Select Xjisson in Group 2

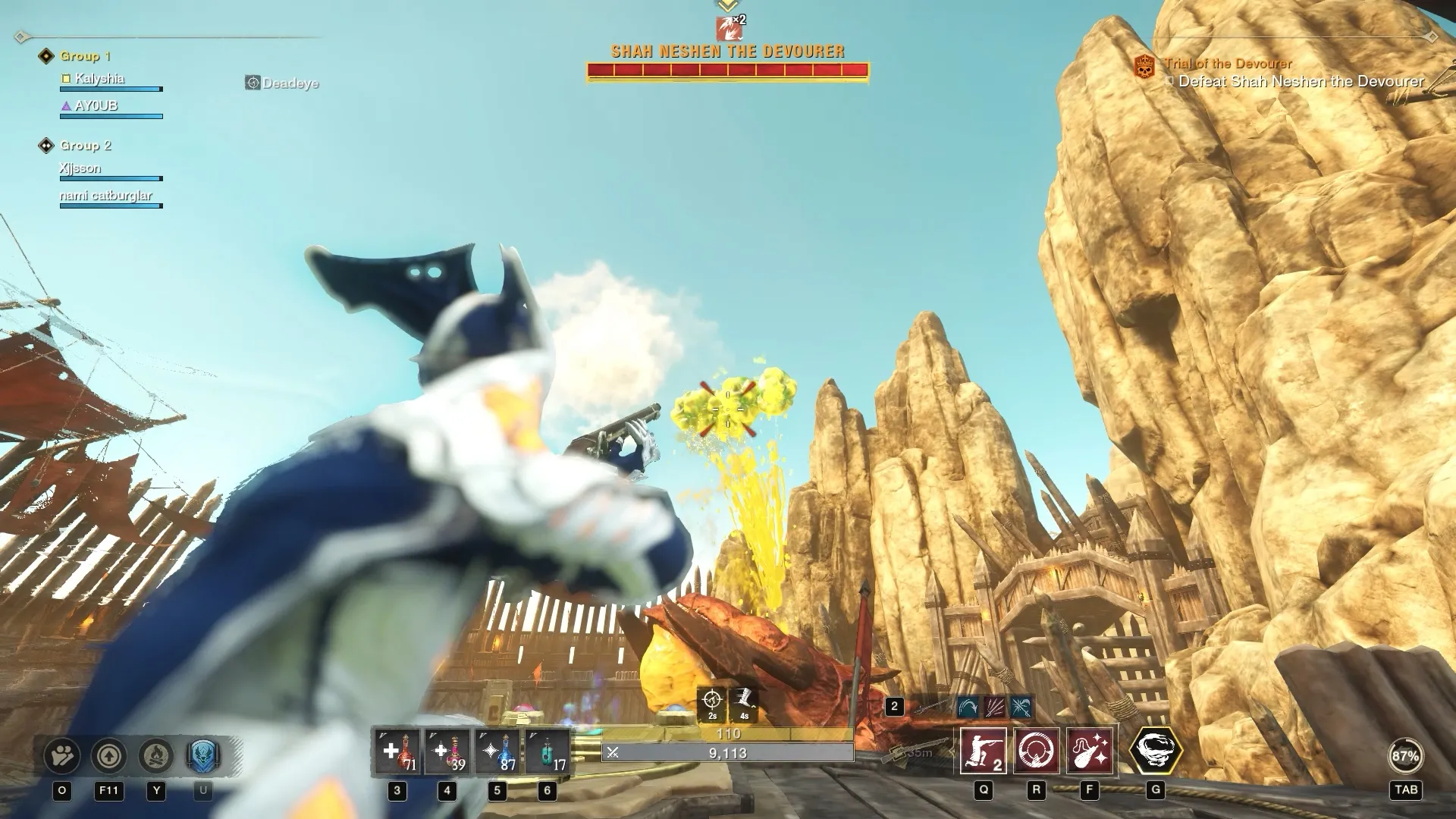(x=80, y=168)
